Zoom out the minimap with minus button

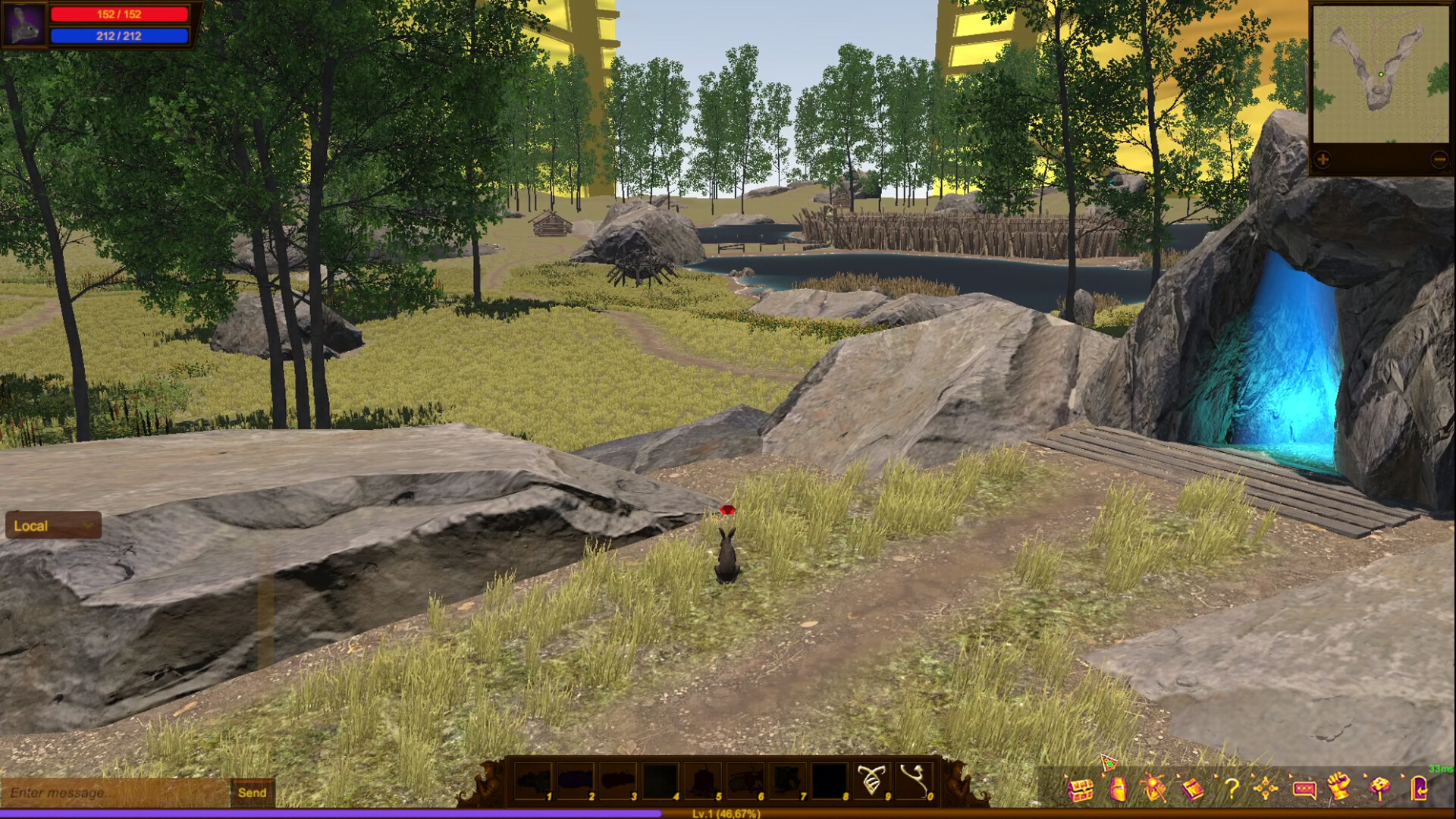[1439, 159]
